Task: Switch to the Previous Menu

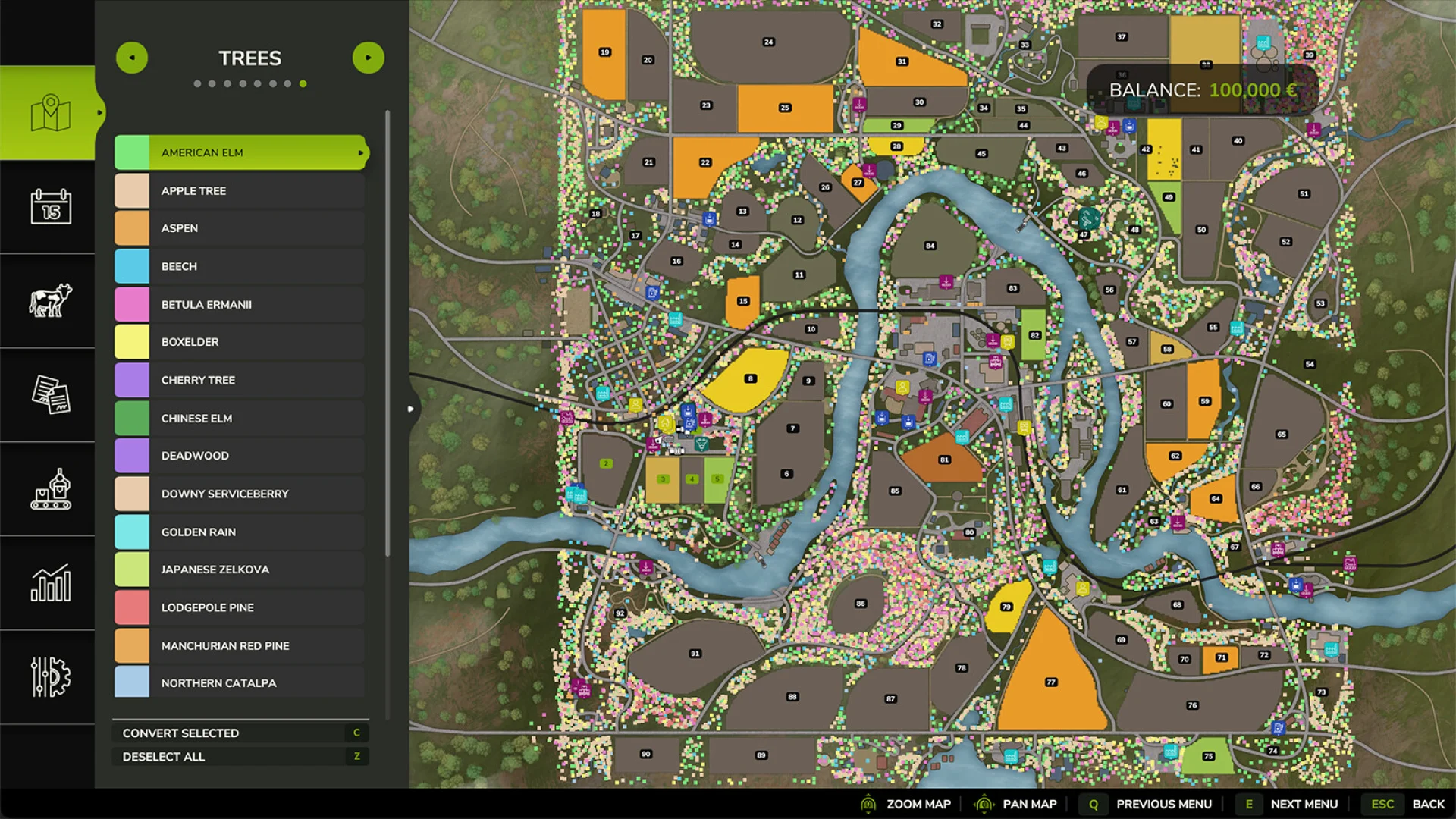Action: (x=1164, y=803)
